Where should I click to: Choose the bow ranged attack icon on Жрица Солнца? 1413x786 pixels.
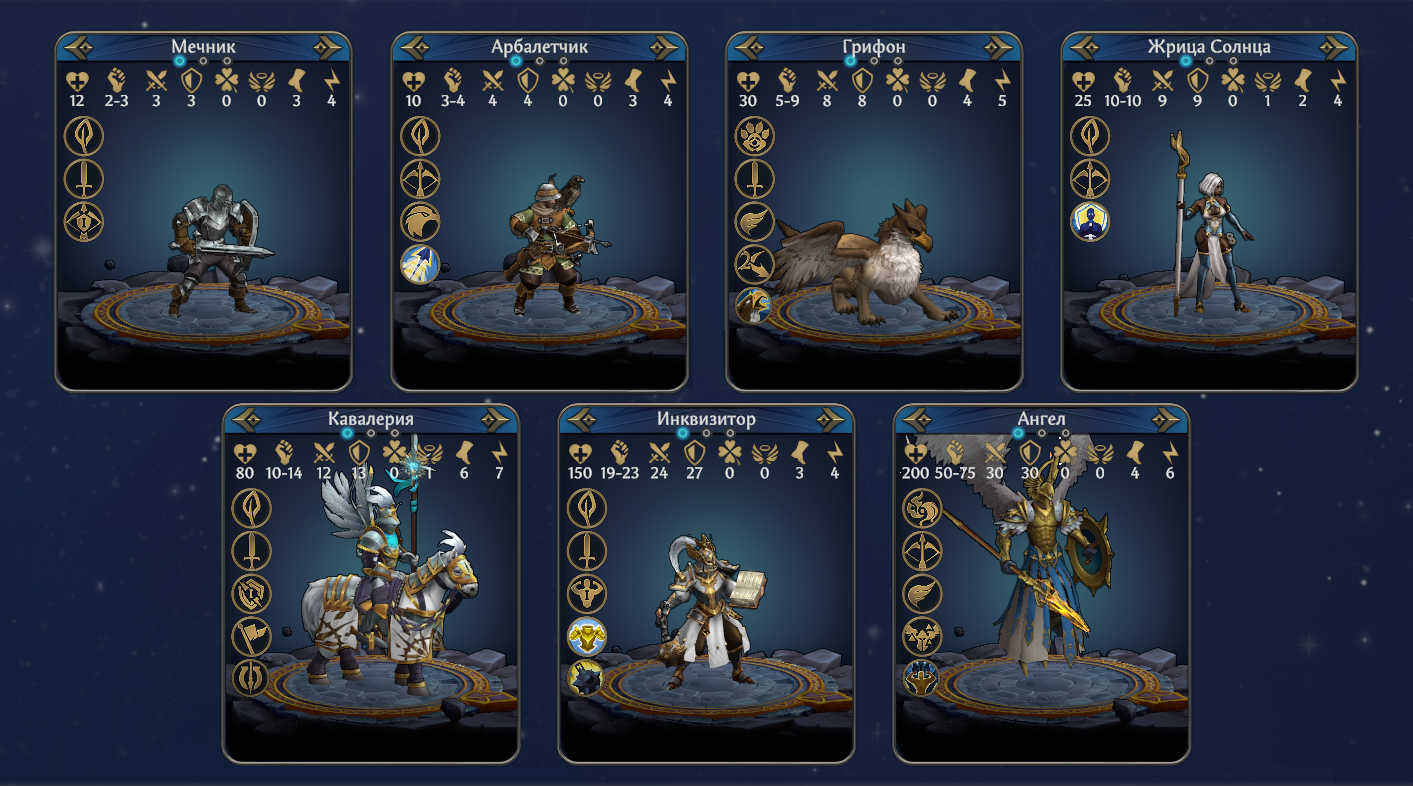[x=1090, y=178]
